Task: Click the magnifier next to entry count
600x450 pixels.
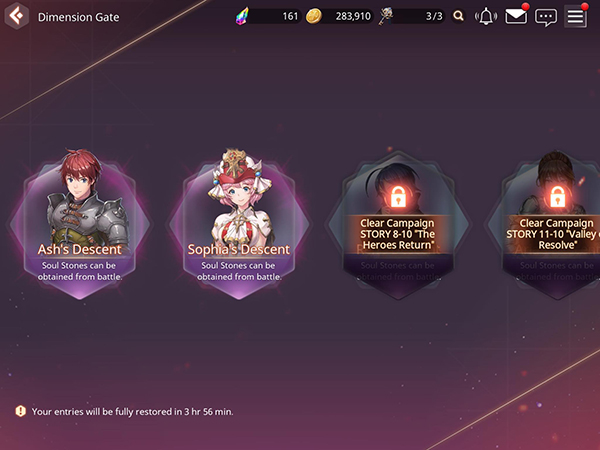Action: point(459,16)
